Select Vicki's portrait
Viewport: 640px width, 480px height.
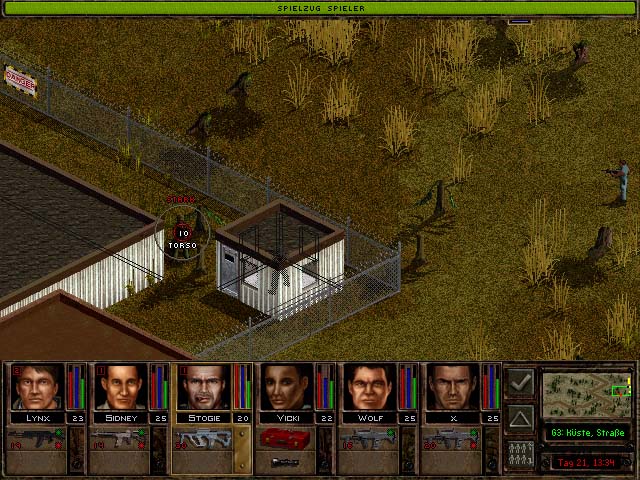288,387
